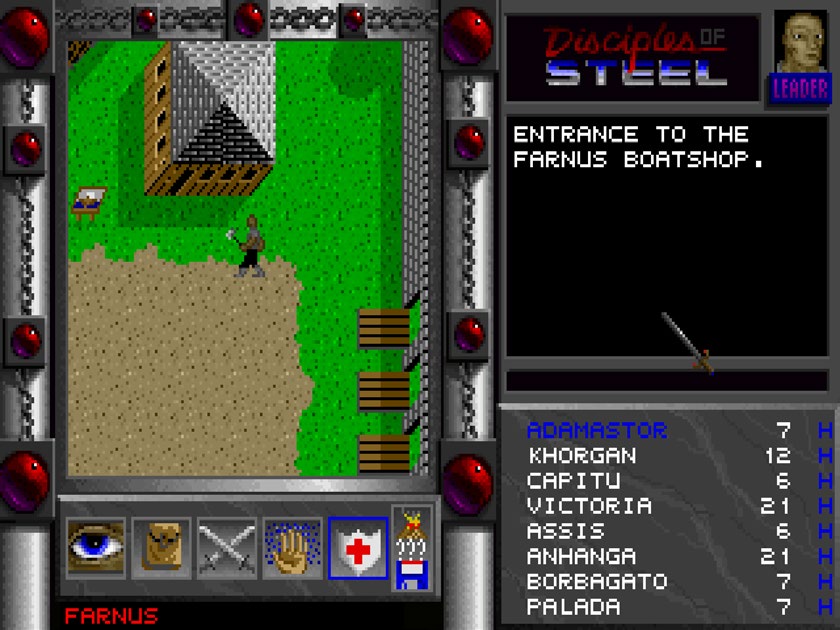The height and width of the screenshot is (630, 840).
Task: Pick Palada in the party list
Action: point(574,606)
